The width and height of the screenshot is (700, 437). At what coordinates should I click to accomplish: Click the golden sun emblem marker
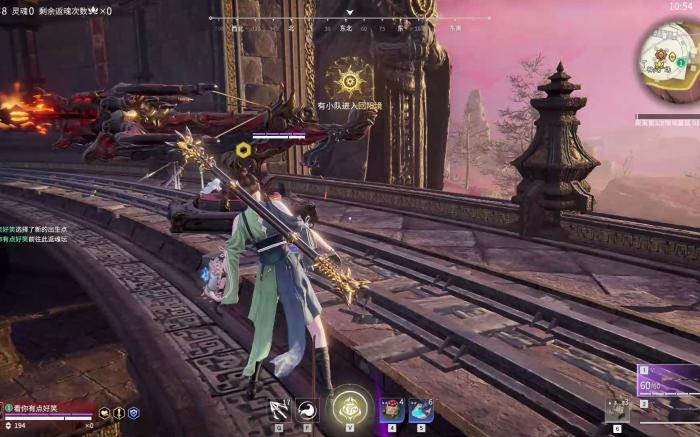[351, 78]
